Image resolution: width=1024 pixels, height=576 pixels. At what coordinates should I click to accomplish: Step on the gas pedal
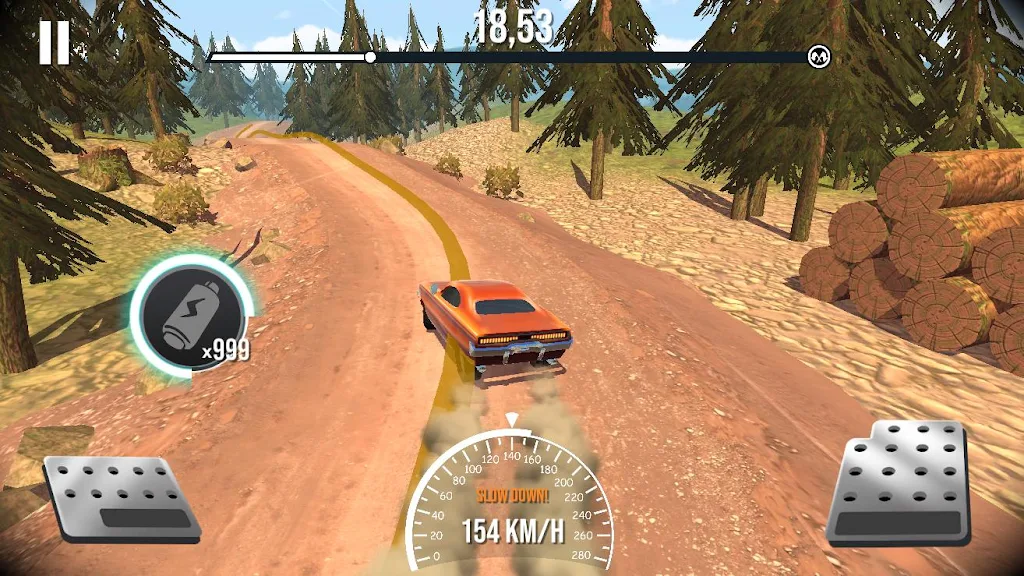900,483
